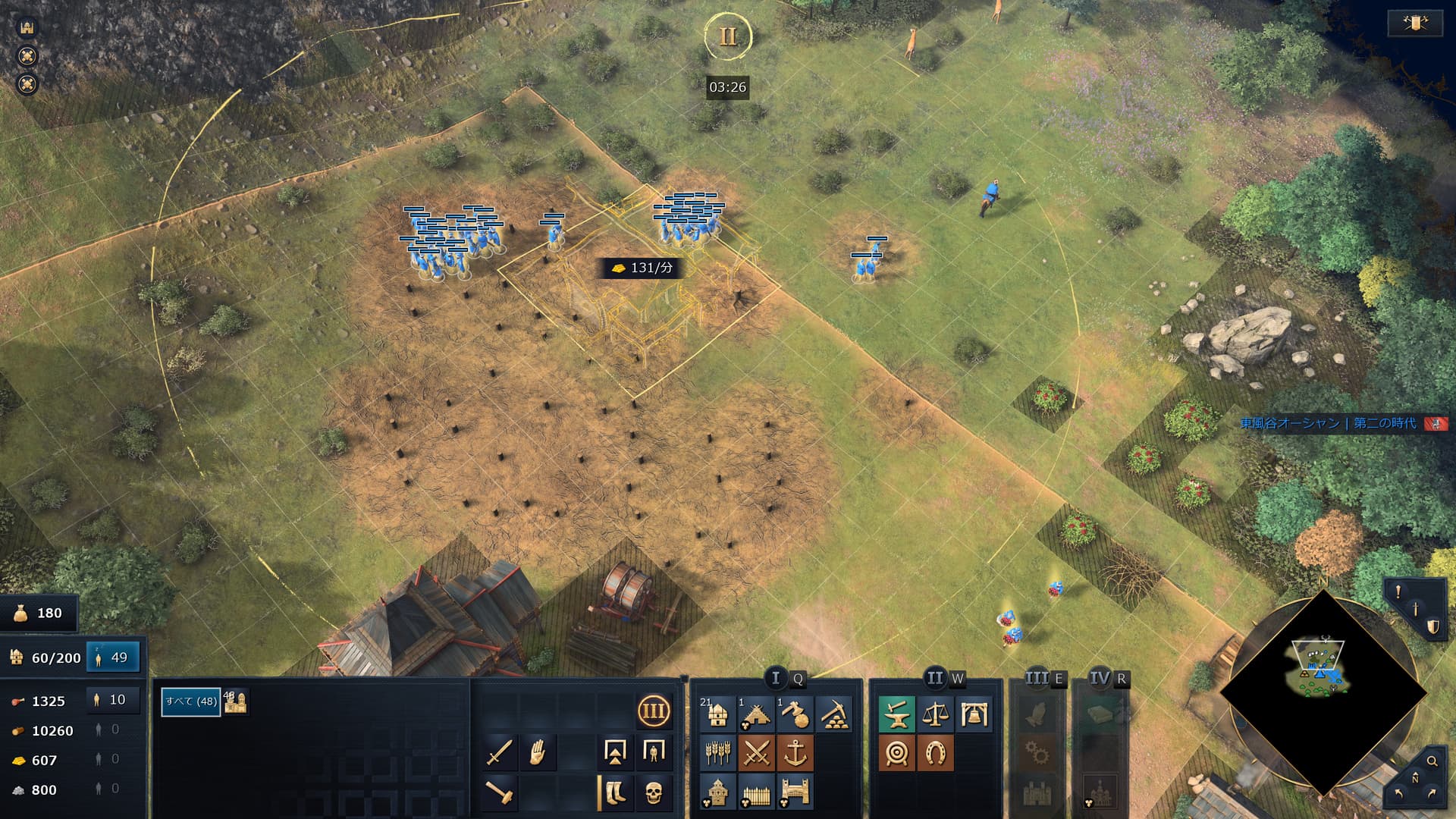Select the farm wheat icon
The height and width of the screenshot is (819, 1456).
pyautogui.click(x=717, y=753)
